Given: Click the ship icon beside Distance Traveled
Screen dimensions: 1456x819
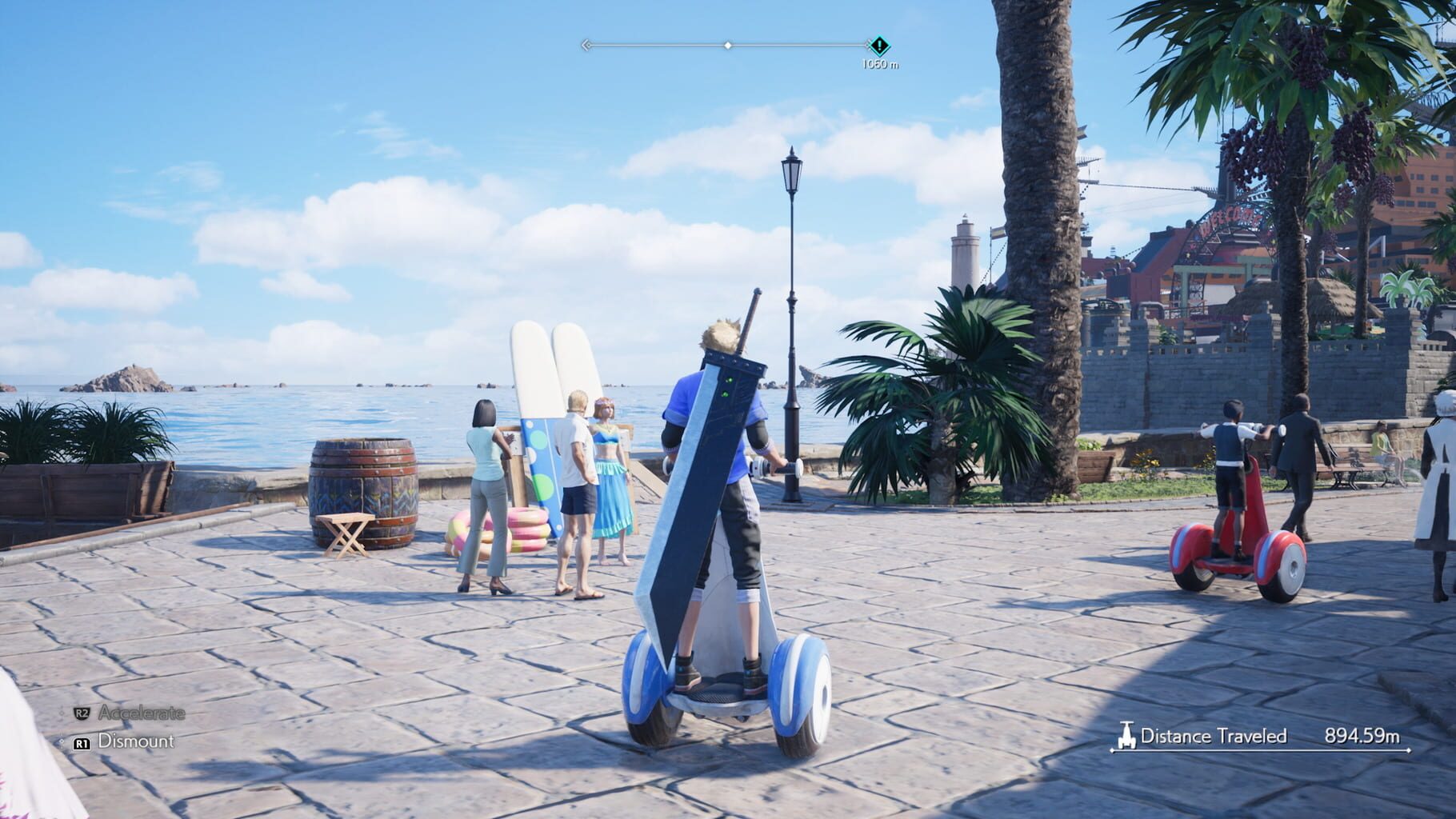Looking at the screenshot, I should pyautogui.click(x=1128, y=734).
